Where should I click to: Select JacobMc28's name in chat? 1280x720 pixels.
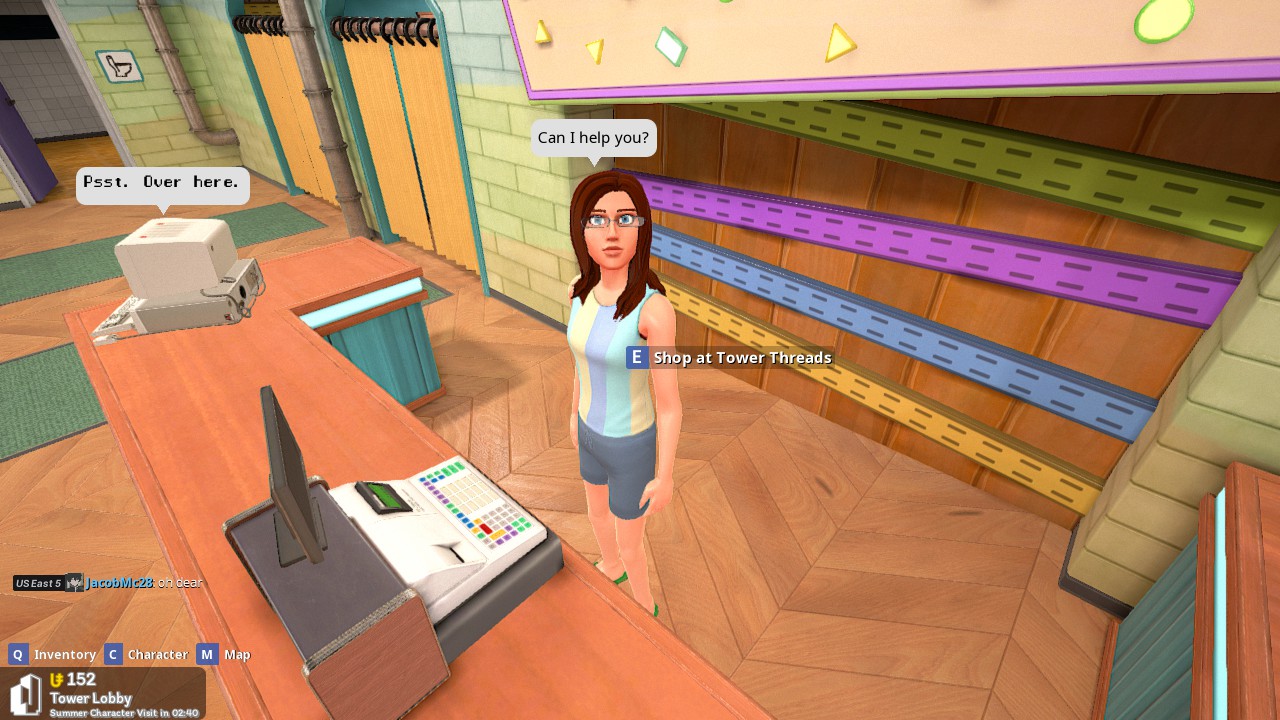(119, 583)
